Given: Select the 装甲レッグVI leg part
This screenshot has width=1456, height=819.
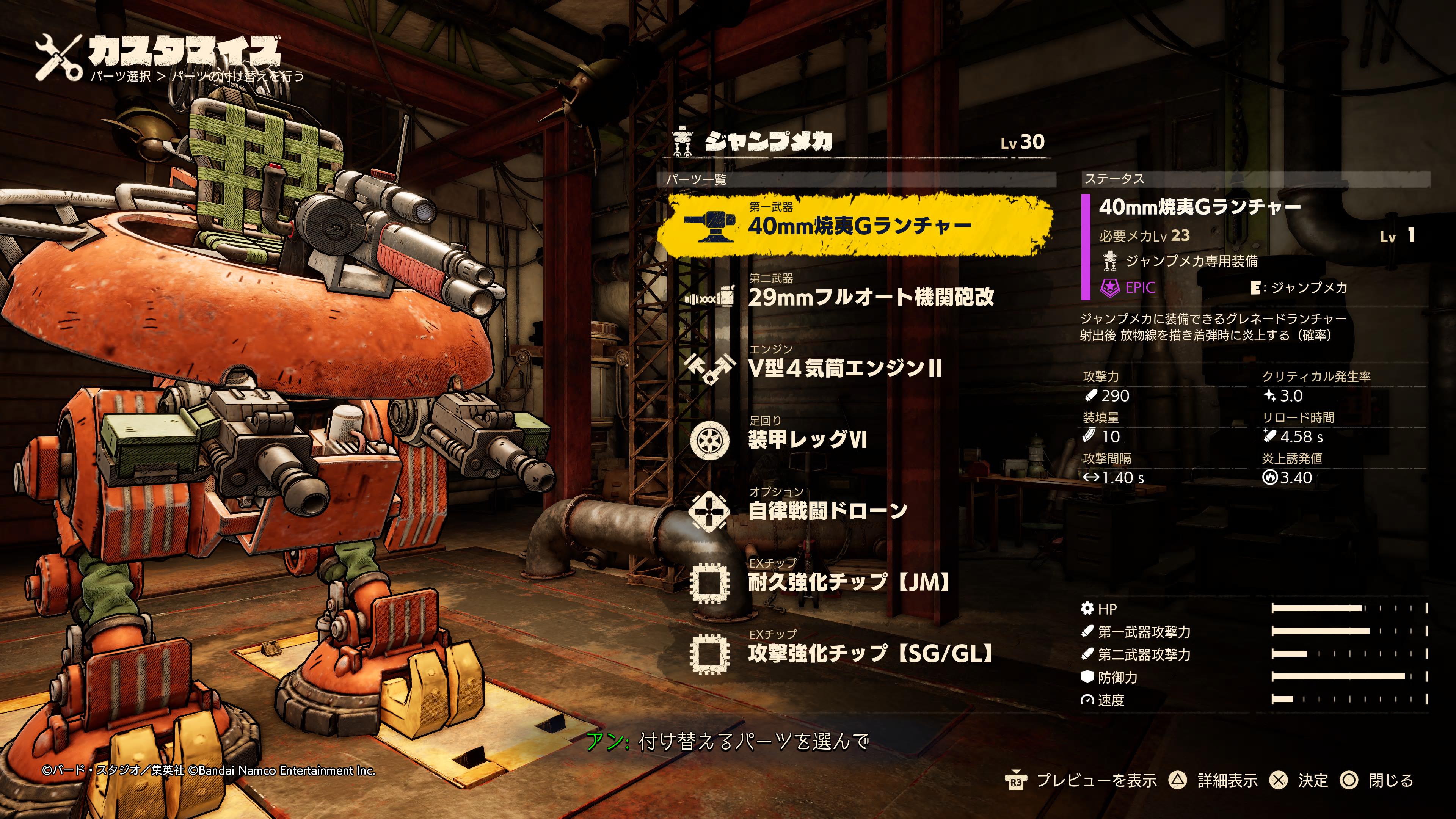Looking at the screenshot, I should [x=807, y=439].
